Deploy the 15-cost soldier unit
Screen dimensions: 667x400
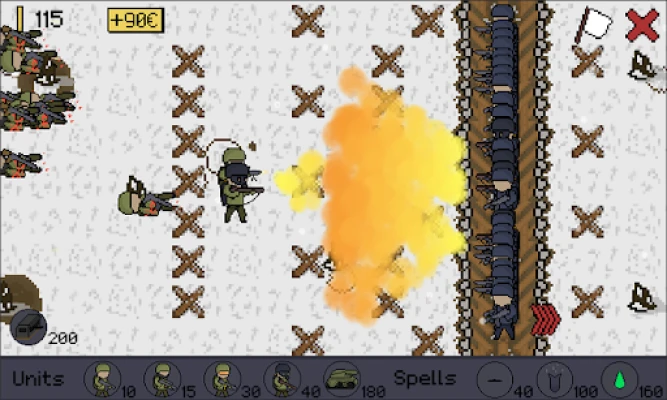[161, 379]
